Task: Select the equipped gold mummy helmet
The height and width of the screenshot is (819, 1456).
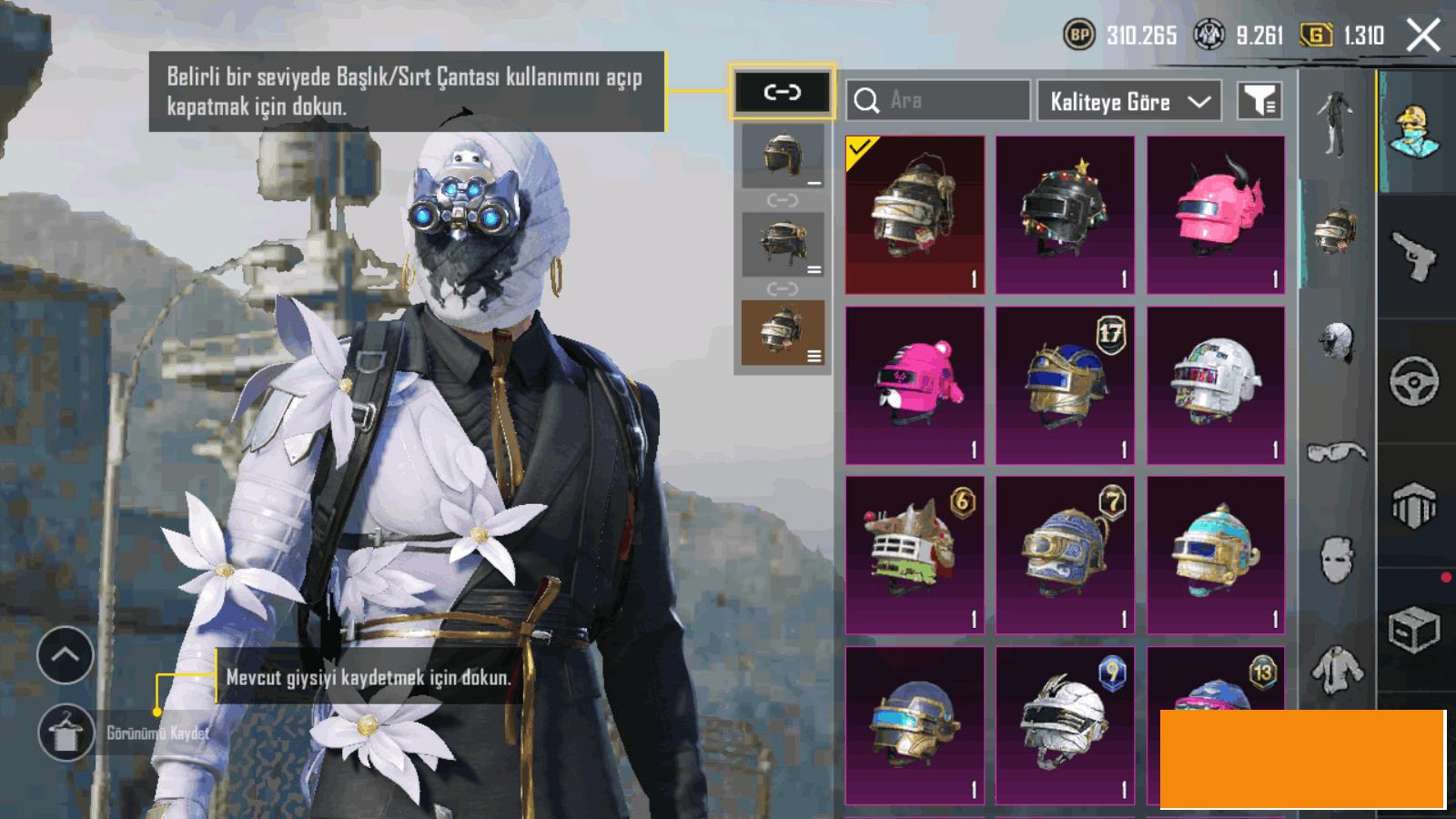Action: point(915,215)
